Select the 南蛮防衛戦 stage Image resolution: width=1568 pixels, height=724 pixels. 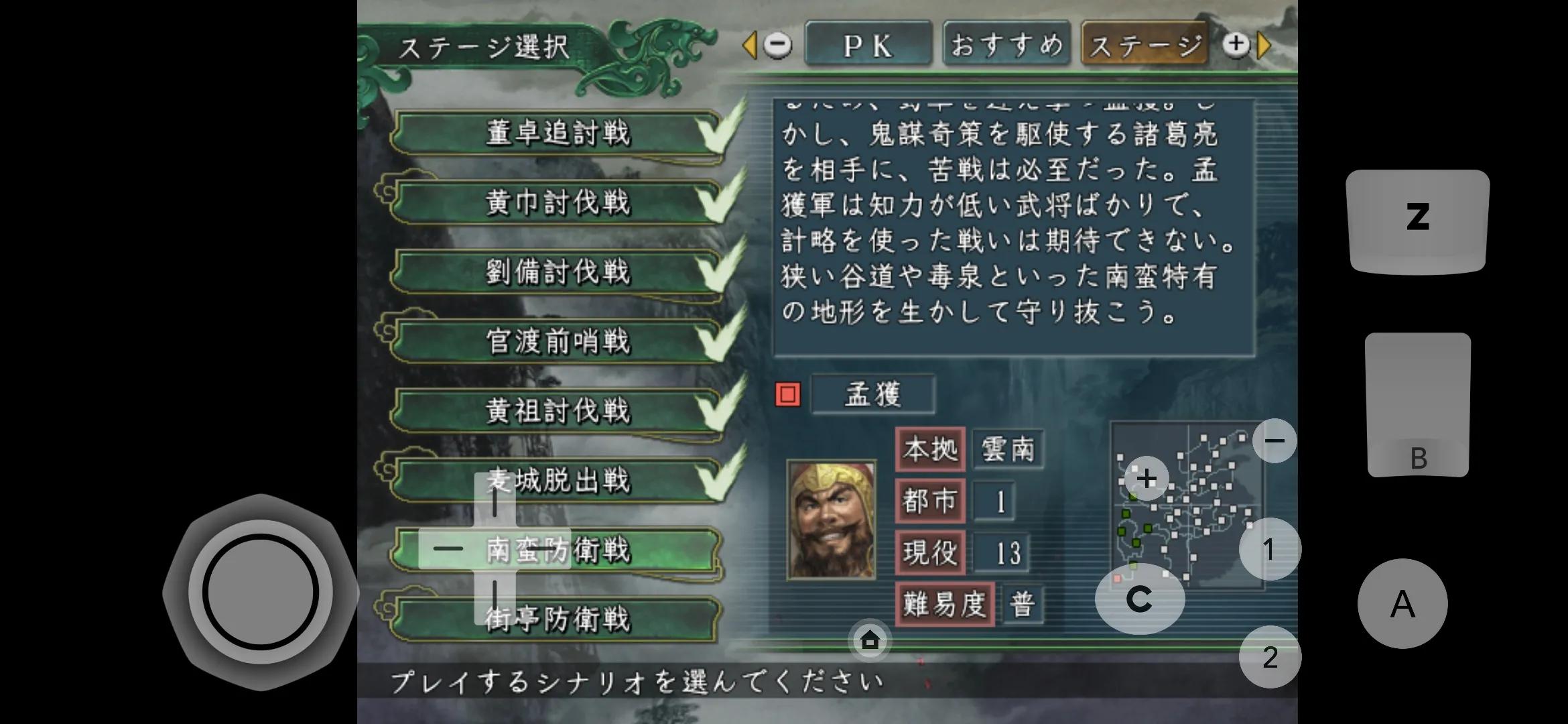click(558, 550)
